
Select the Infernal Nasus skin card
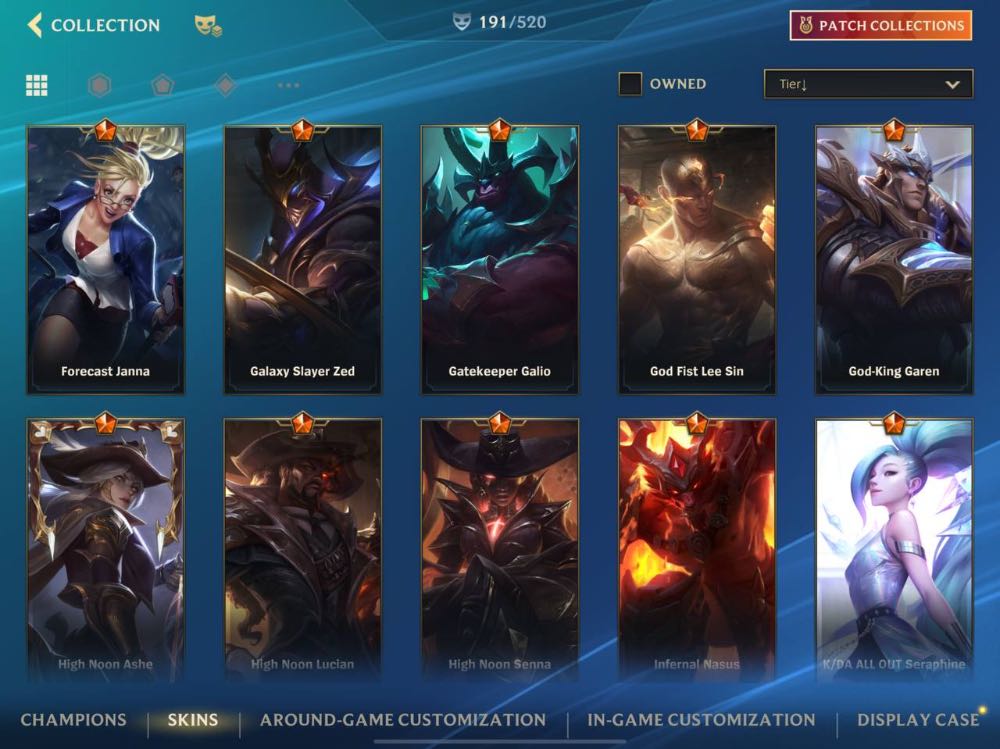pyautogui.click(x=697, y=550)
